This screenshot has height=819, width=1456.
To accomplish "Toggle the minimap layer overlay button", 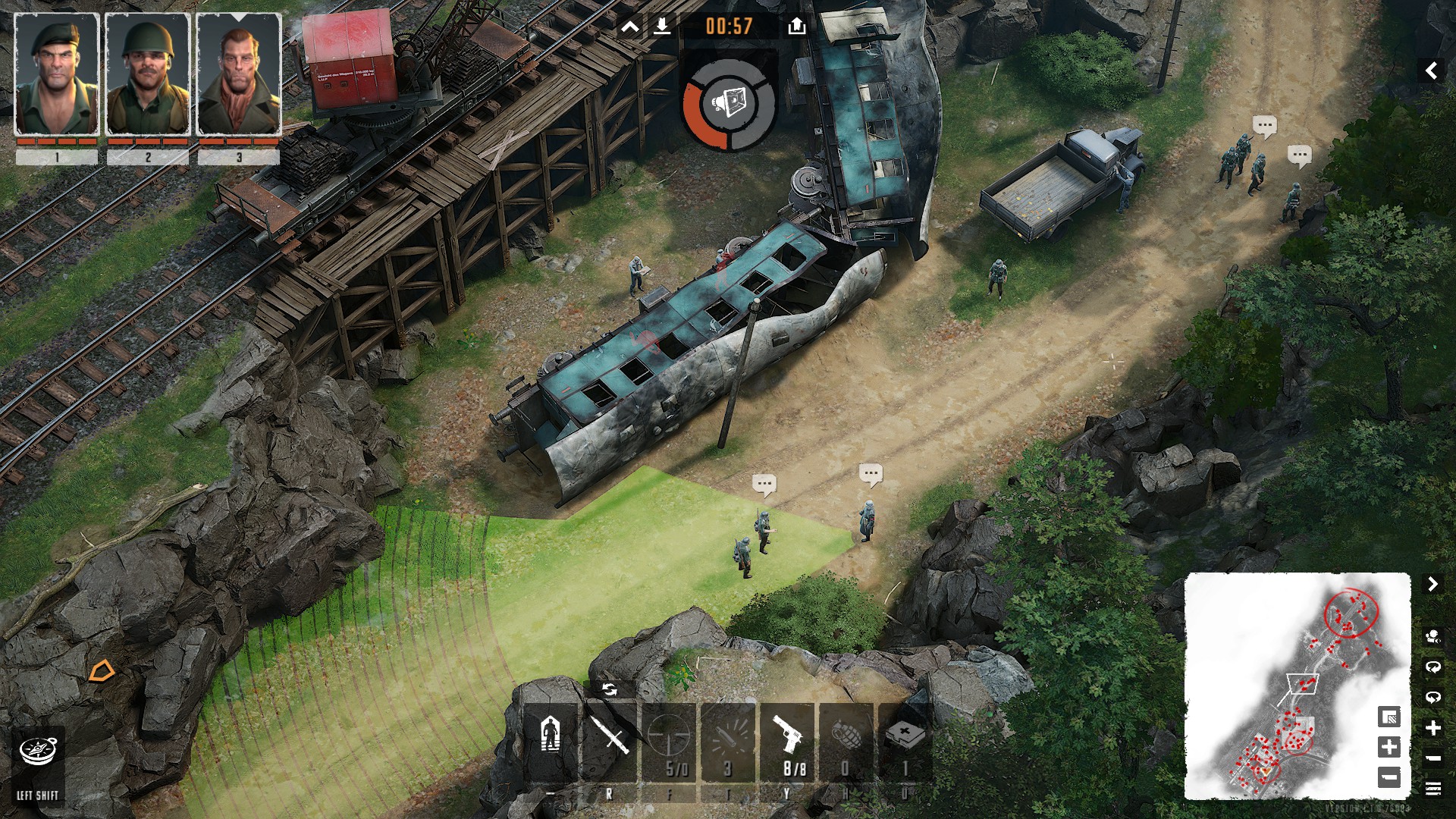I will click(x=1389, y=717).
